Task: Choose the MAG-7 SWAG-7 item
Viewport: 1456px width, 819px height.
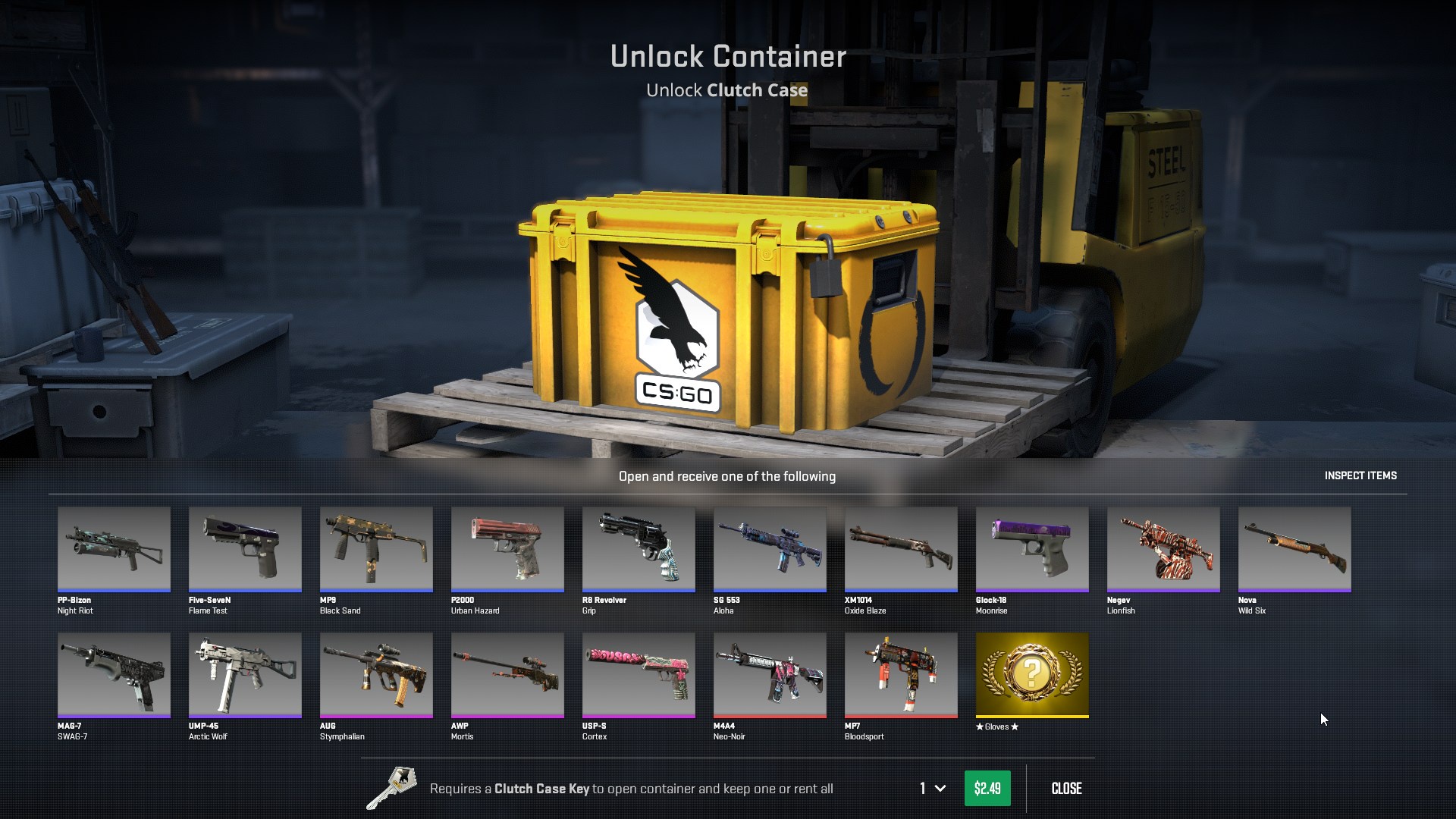Action: (114, 674)
